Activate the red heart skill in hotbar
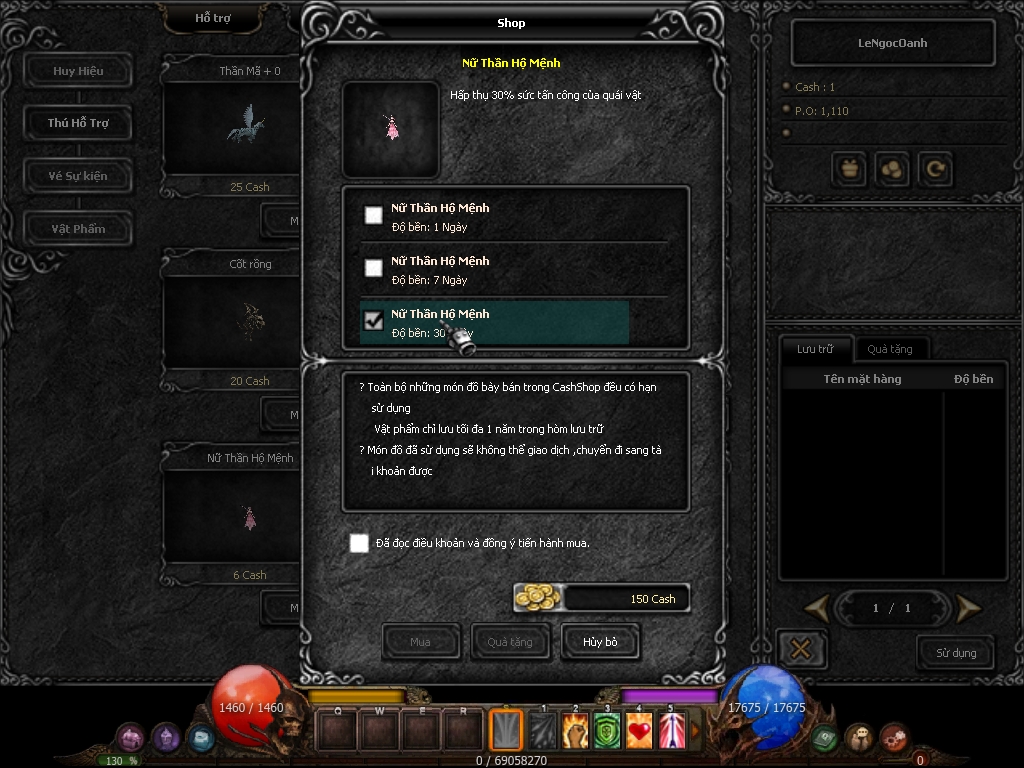The width and height of the screenshot is (1024, 768). tap(639, 732)
